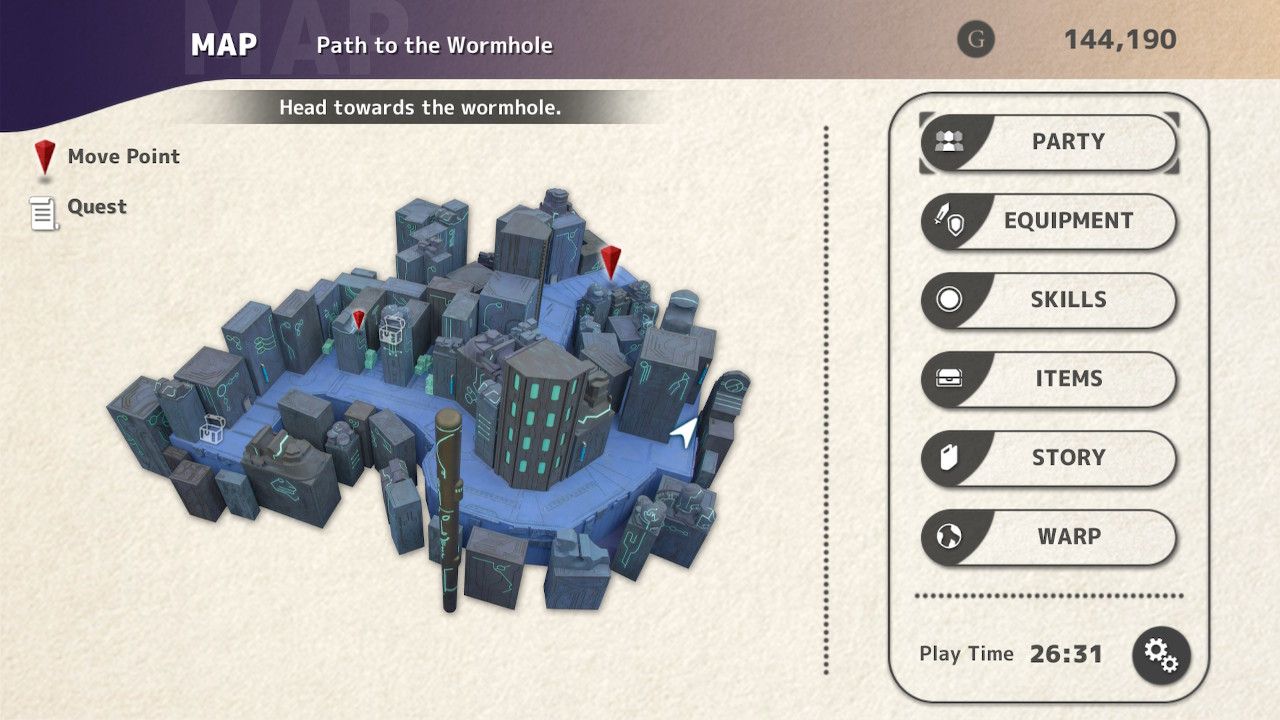Open settings via the gear icon

click(x=1161, y=655)
